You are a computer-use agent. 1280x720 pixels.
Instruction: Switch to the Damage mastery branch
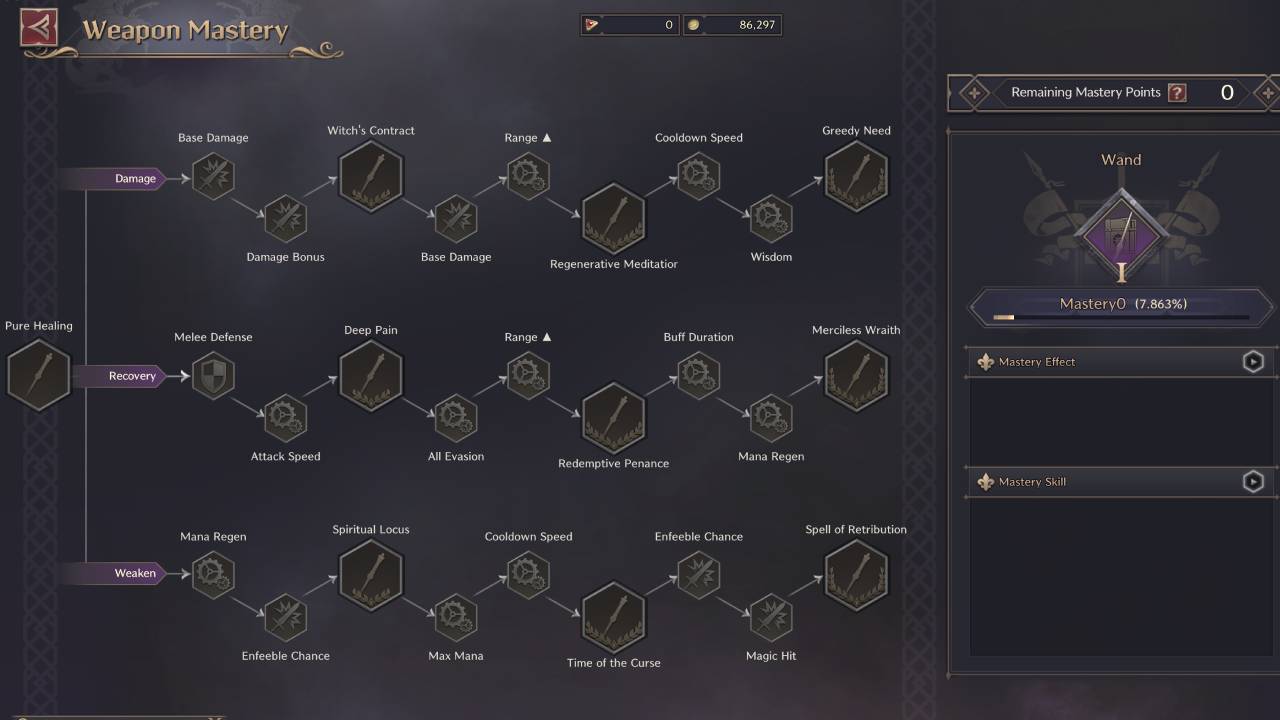[x=135, y=179]
